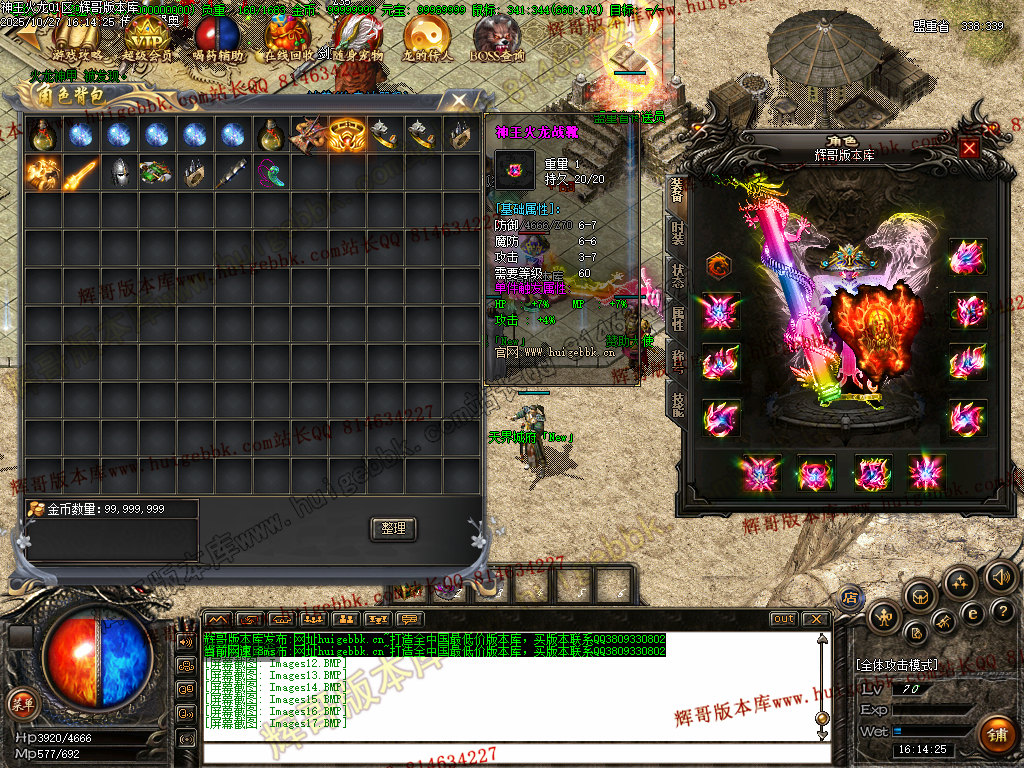
Task: Open the 随身宠物 pet menu
Action: tap(357, 38)
